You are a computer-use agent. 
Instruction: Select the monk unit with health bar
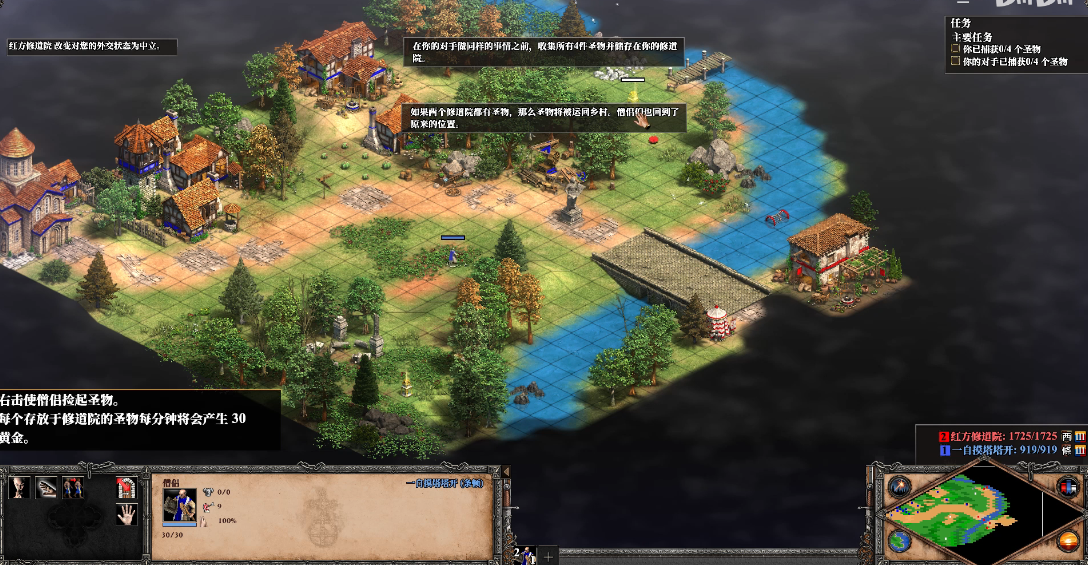(453, 255)
